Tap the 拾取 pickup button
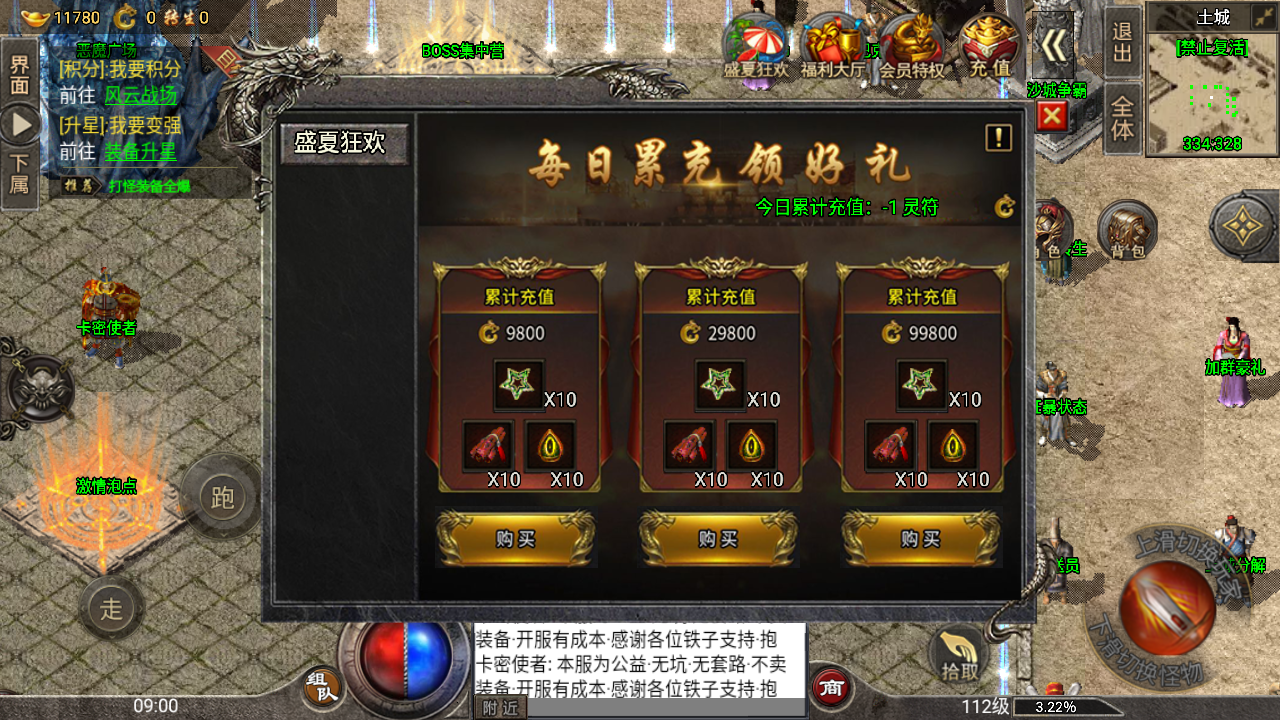This screenshot has width=1280, height=720. pyautogui.click(x=959, y=657)
